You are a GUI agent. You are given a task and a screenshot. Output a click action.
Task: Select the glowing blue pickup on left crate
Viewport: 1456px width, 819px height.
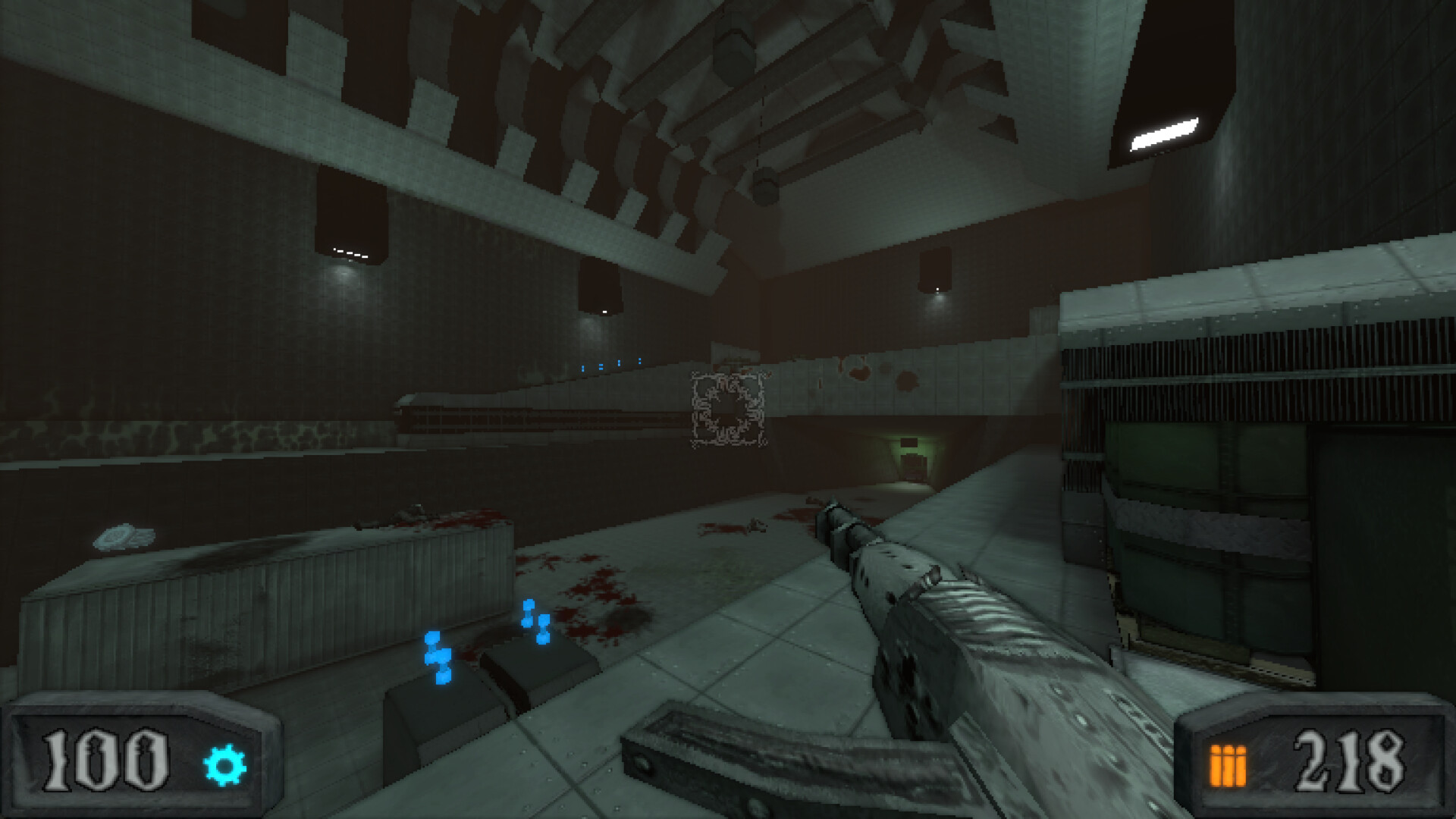pos(435,654)
